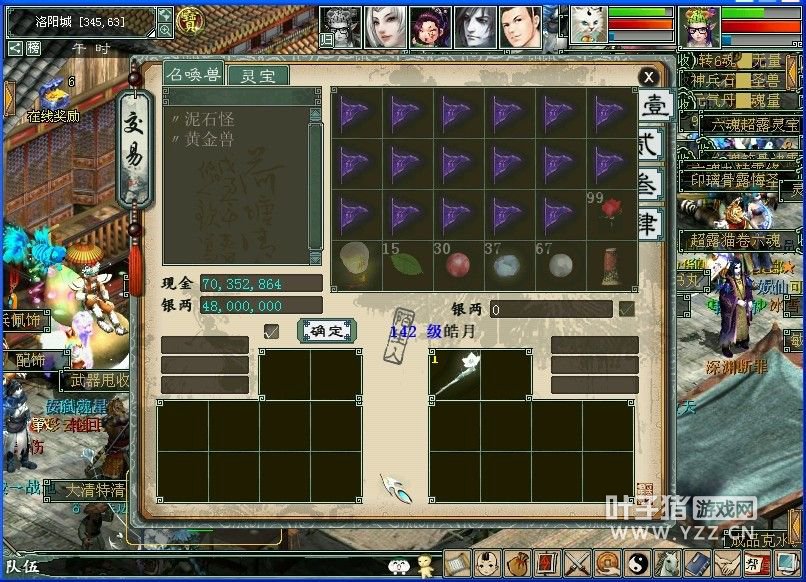The image size is (806, 582).
Task: Tick the checkbox beside the 确定 button
Action: (x=271, y=331)
